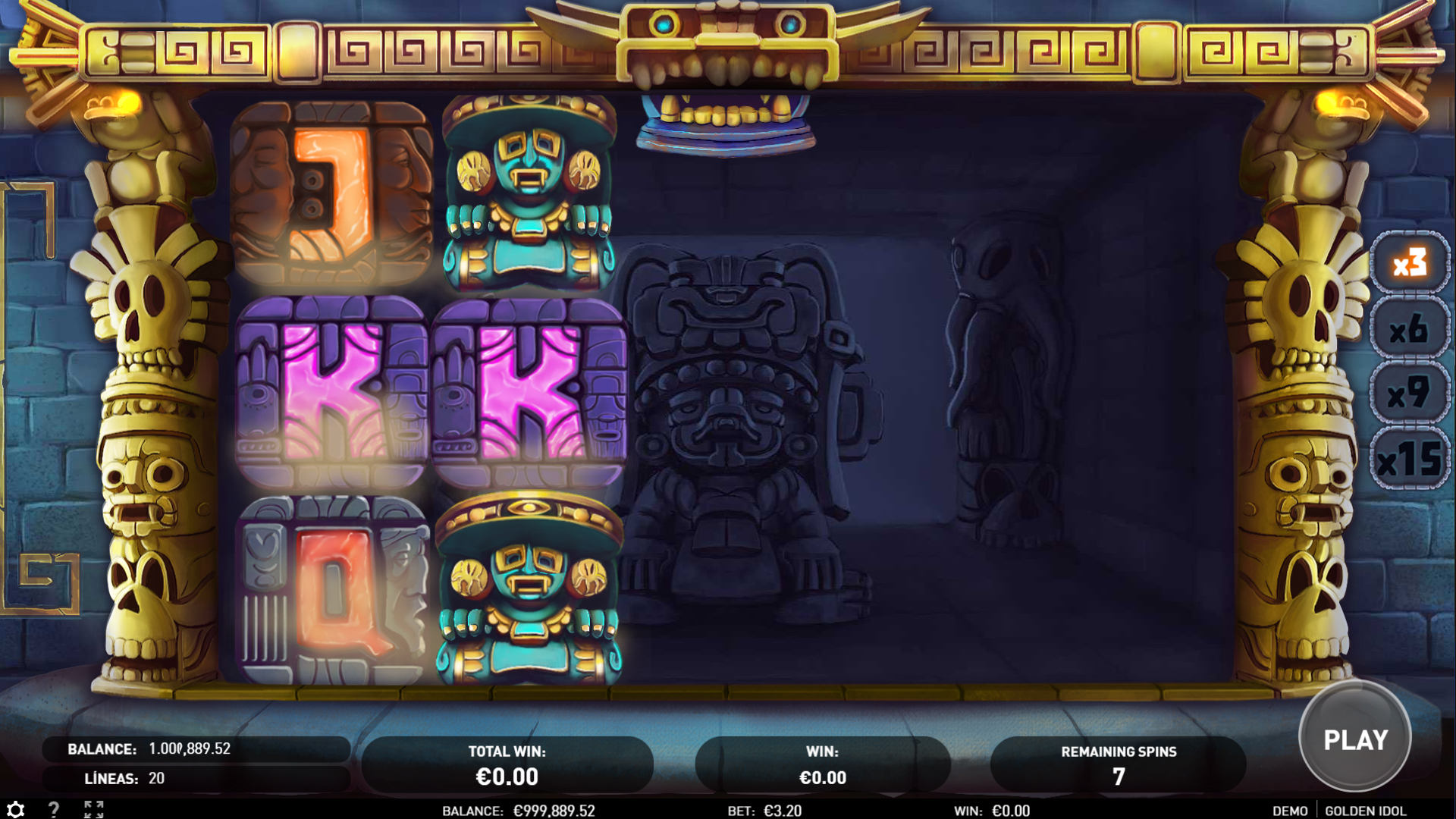
Task: Toggle fullscreen mode icon
Action: click(94, 809)
